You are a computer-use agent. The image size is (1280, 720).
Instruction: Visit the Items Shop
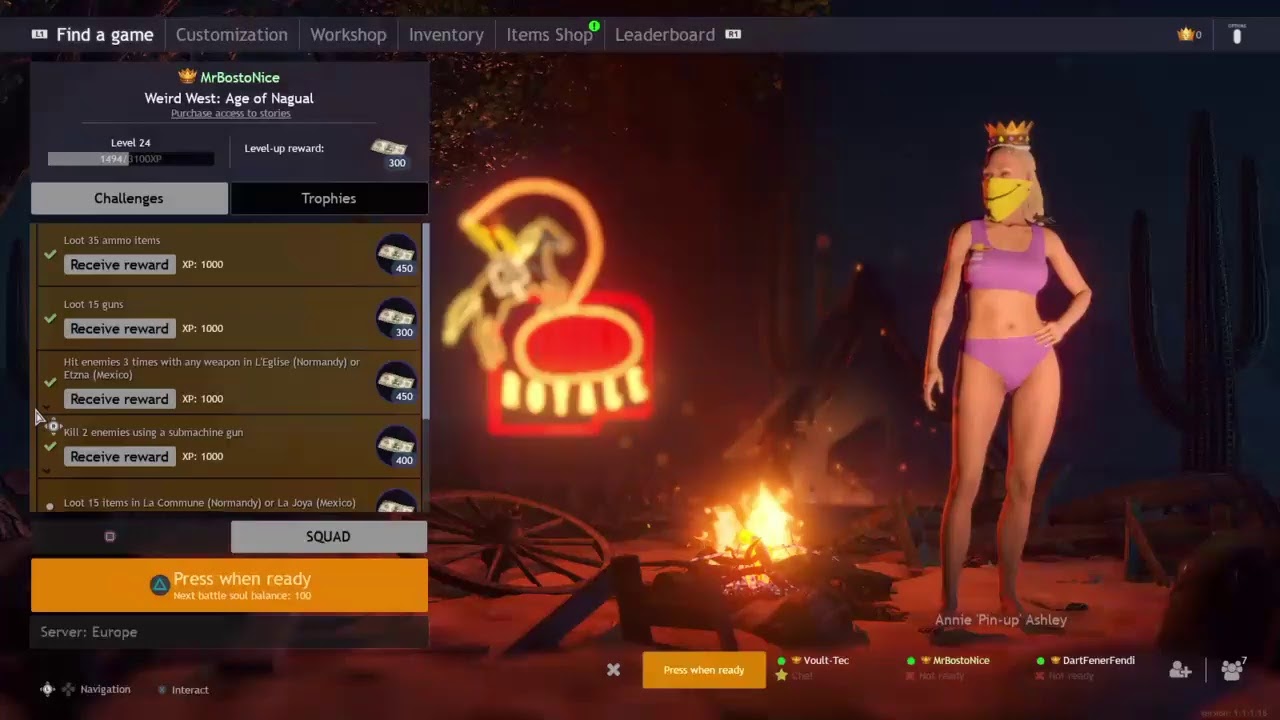[x=549, y=35]
